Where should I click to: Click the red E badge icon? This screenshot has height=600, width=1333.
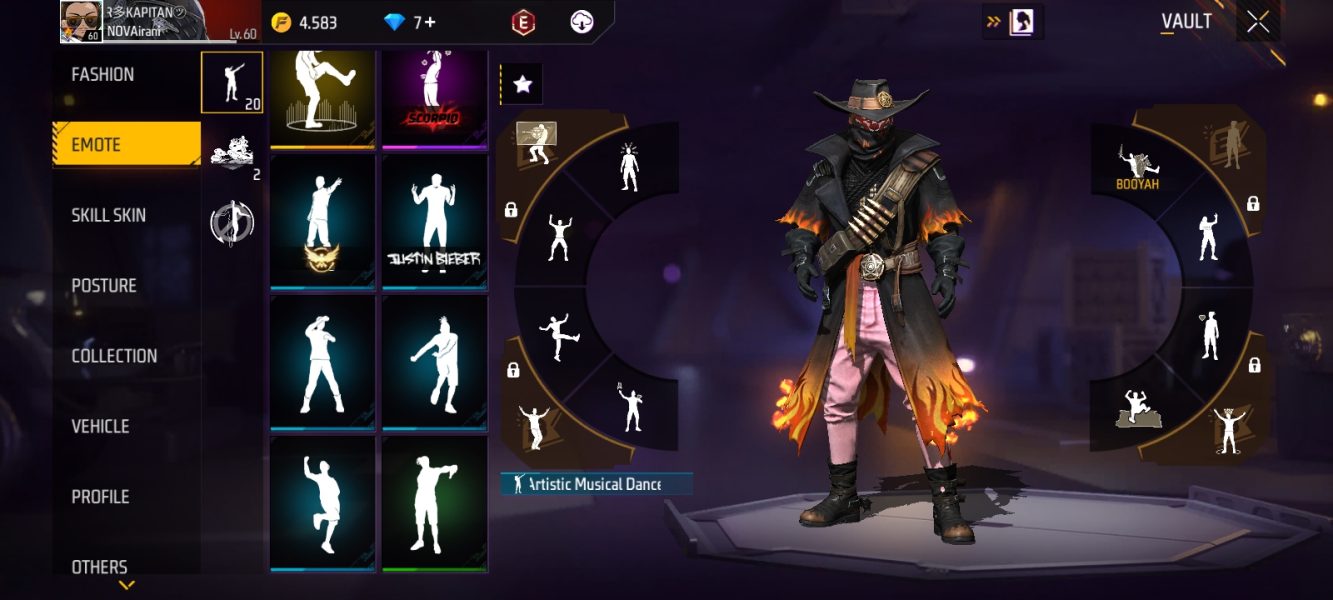tap(522, 22)
